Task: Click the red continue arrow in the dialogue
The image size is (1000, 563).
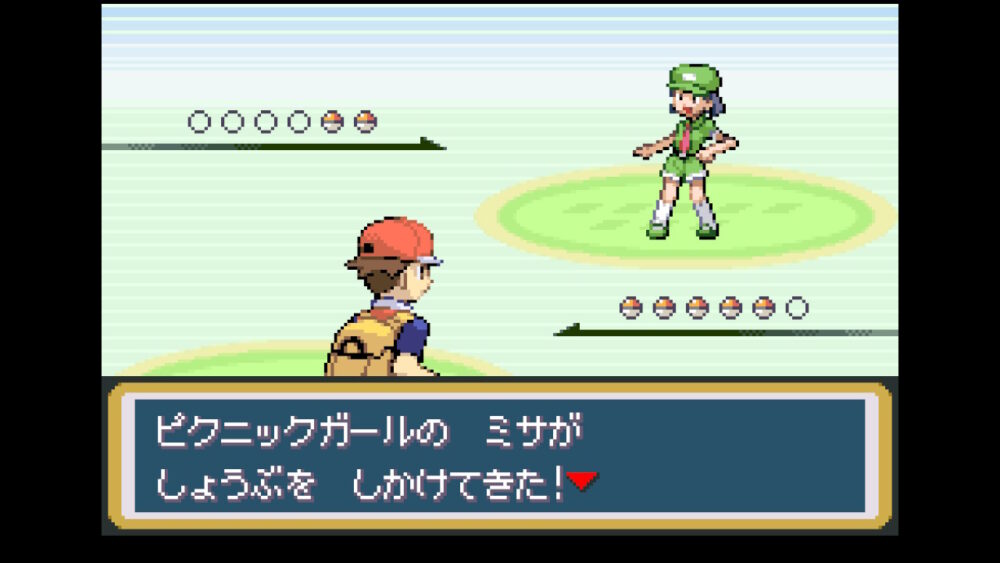Action: coord(582,482)
